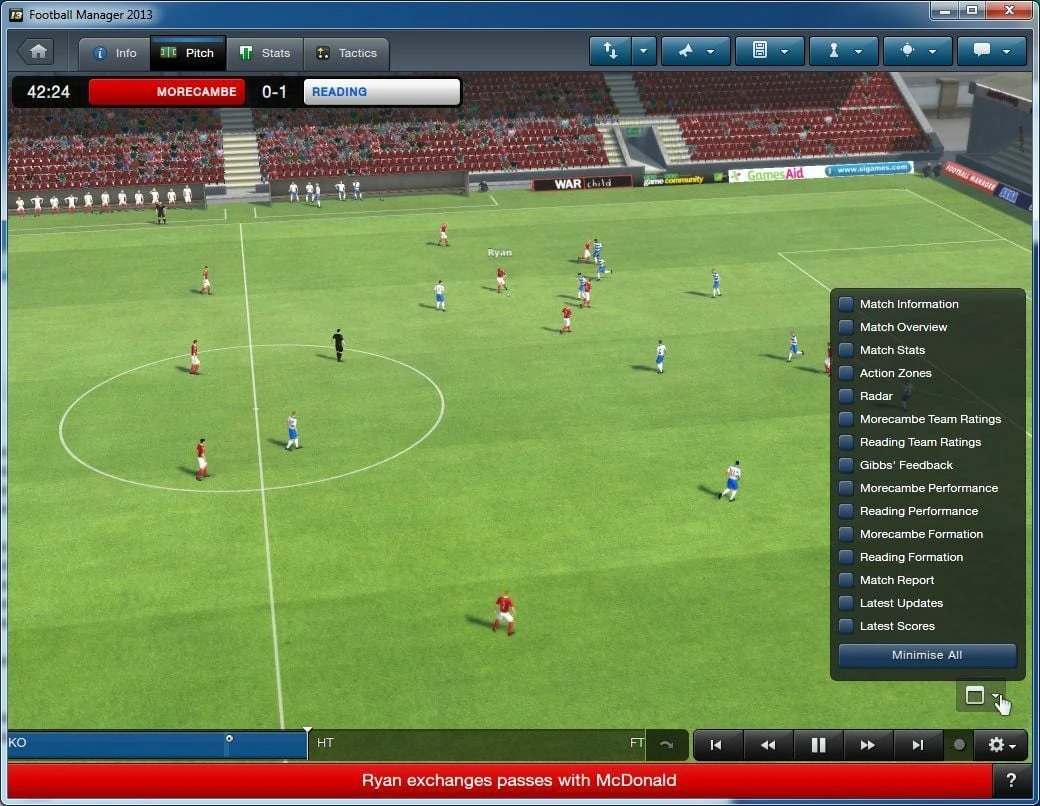This screenshot has width=1040, height=806.
Task: Skip to the end of the match
Action: pyautogui.click(x=918, y=745)
